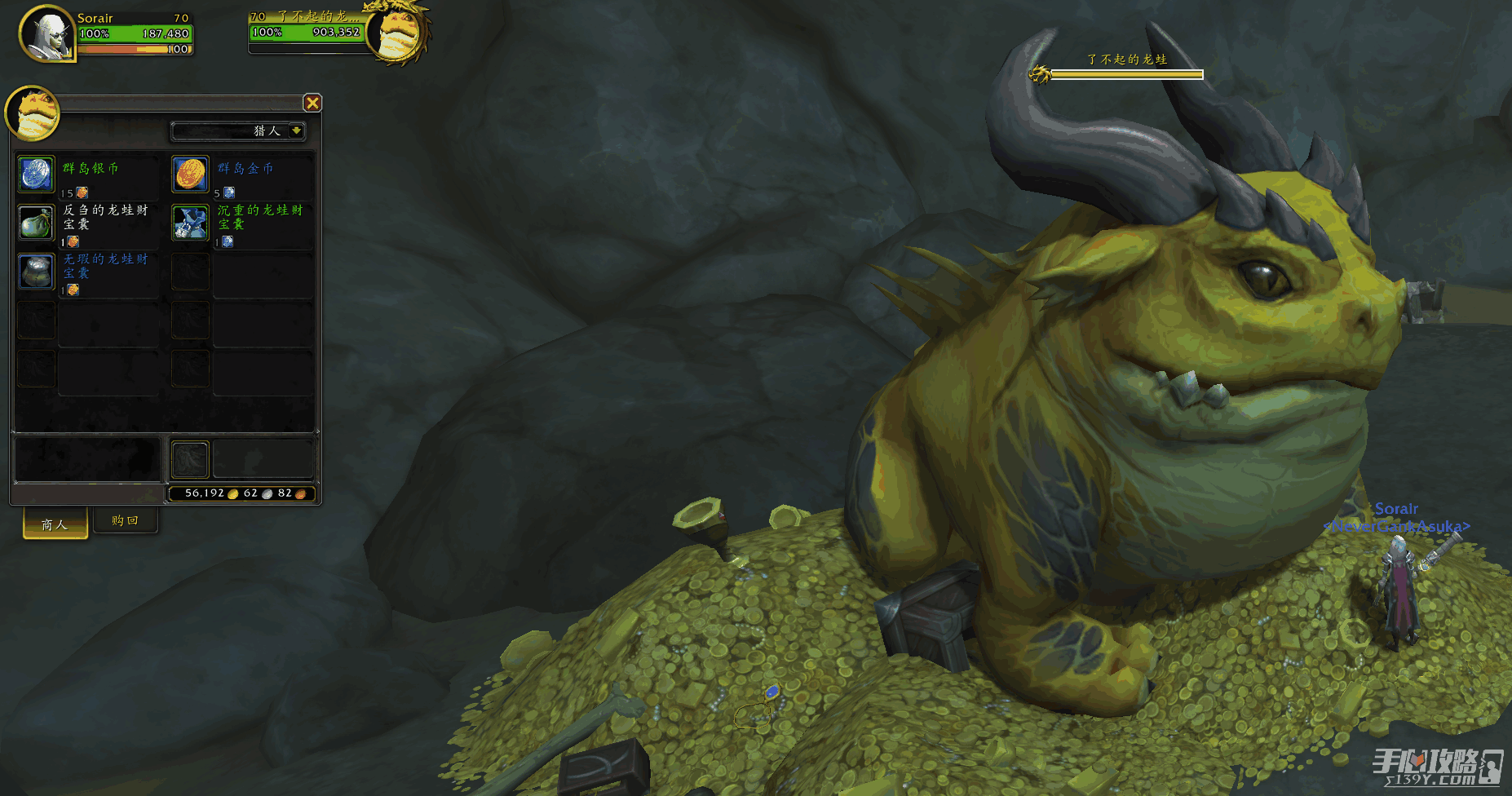This screenshot has height=796, width=1512.
Task: Buy the 群岛银币 item
Action: pyautogui.click(x=37, y=174)
